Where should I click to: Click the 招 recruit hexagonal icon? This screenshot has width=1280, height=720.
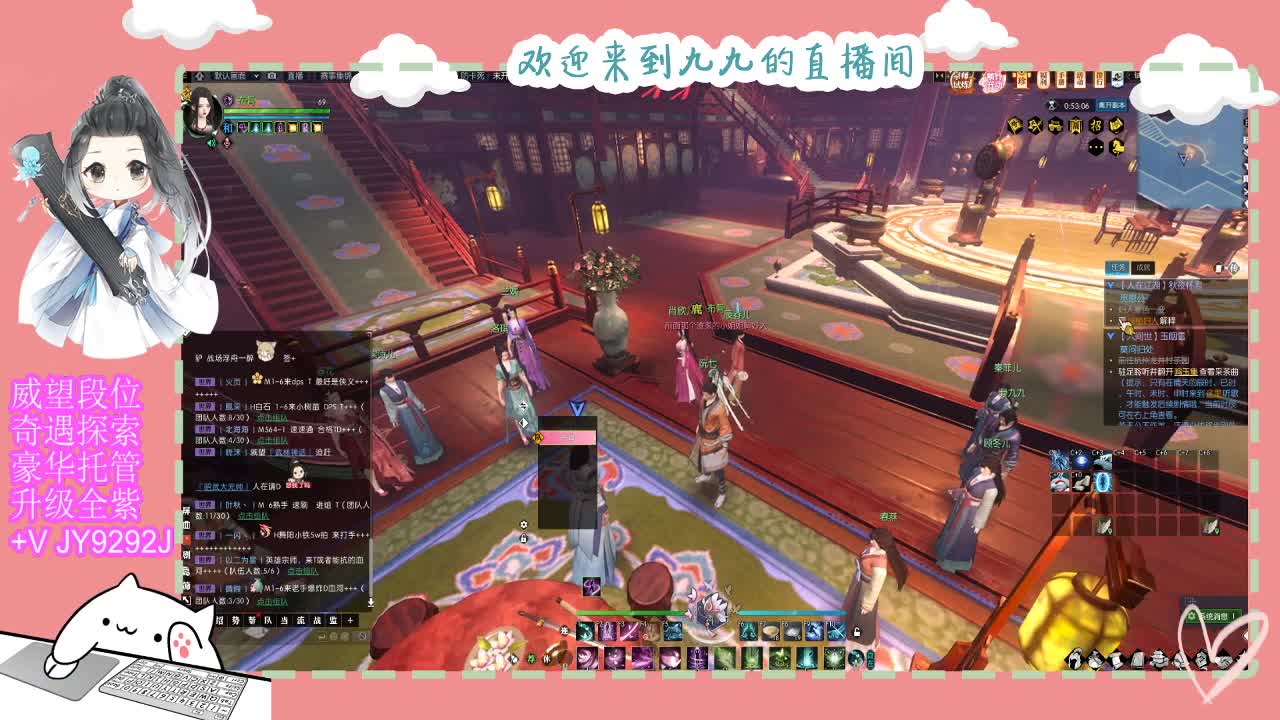[1096, 124]
